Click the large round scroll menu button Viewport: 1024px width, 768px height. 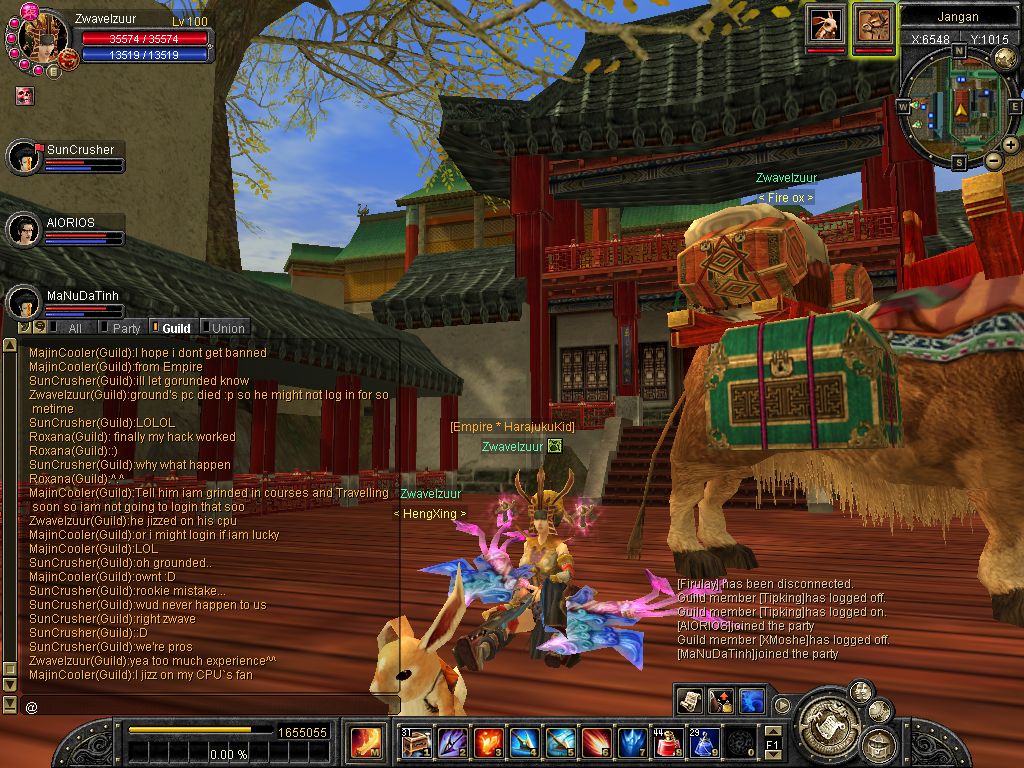[x=826, y=718]
